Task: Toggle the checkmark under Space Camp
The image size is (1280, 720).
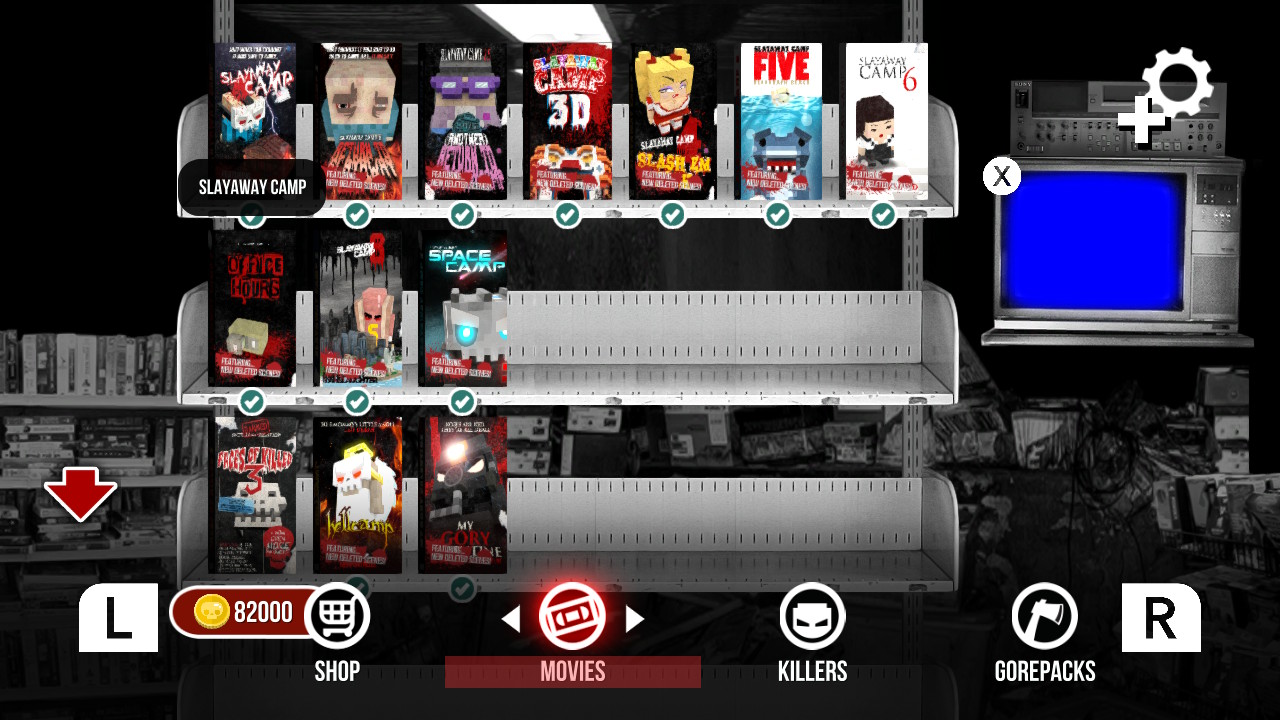Action: click(462, 402)
